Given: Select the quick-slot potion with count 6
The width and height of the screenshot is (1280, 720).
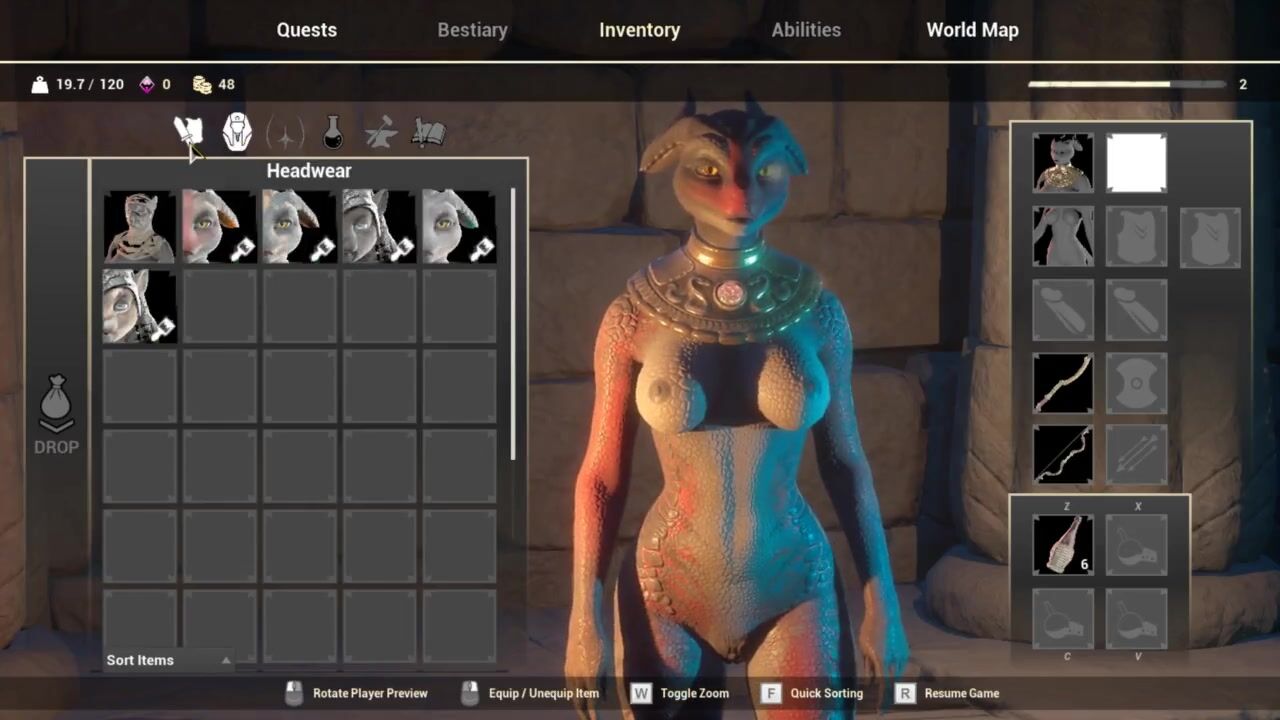Looking at the screenshot, I should [1063, 544].
